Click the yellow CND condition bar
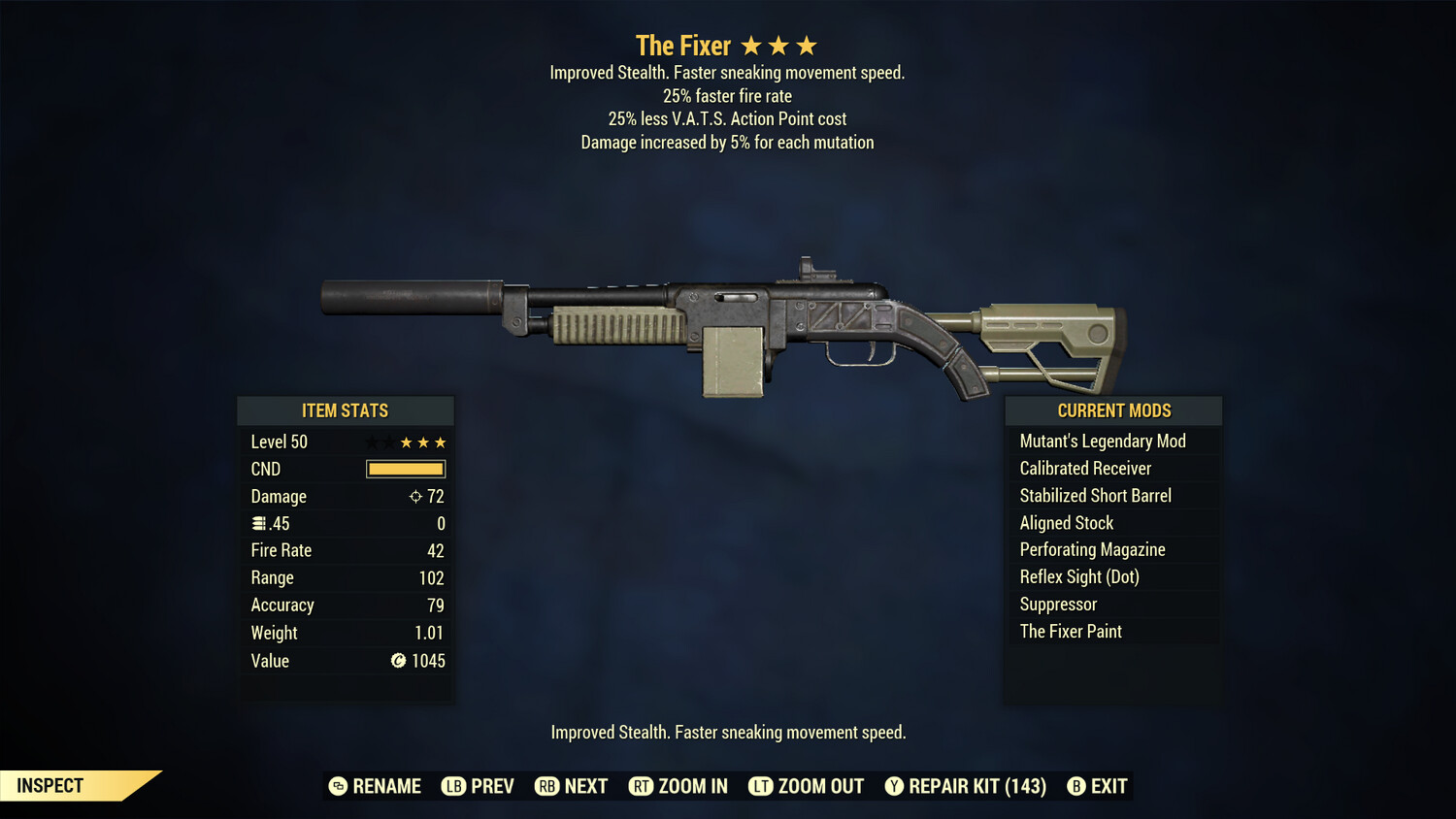 405,469
